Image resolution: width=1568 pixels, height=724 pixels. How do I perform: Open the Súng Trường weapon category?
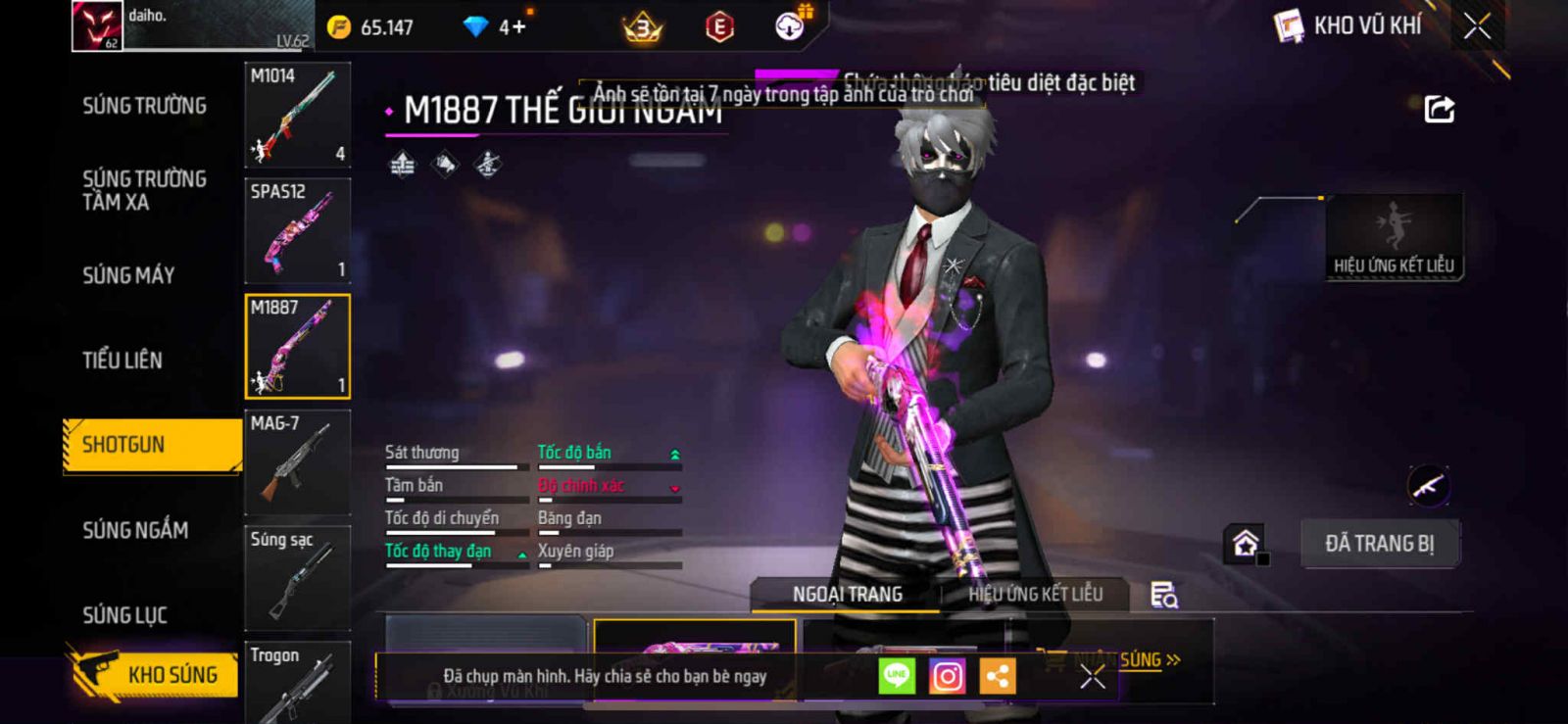coord(144,106)
